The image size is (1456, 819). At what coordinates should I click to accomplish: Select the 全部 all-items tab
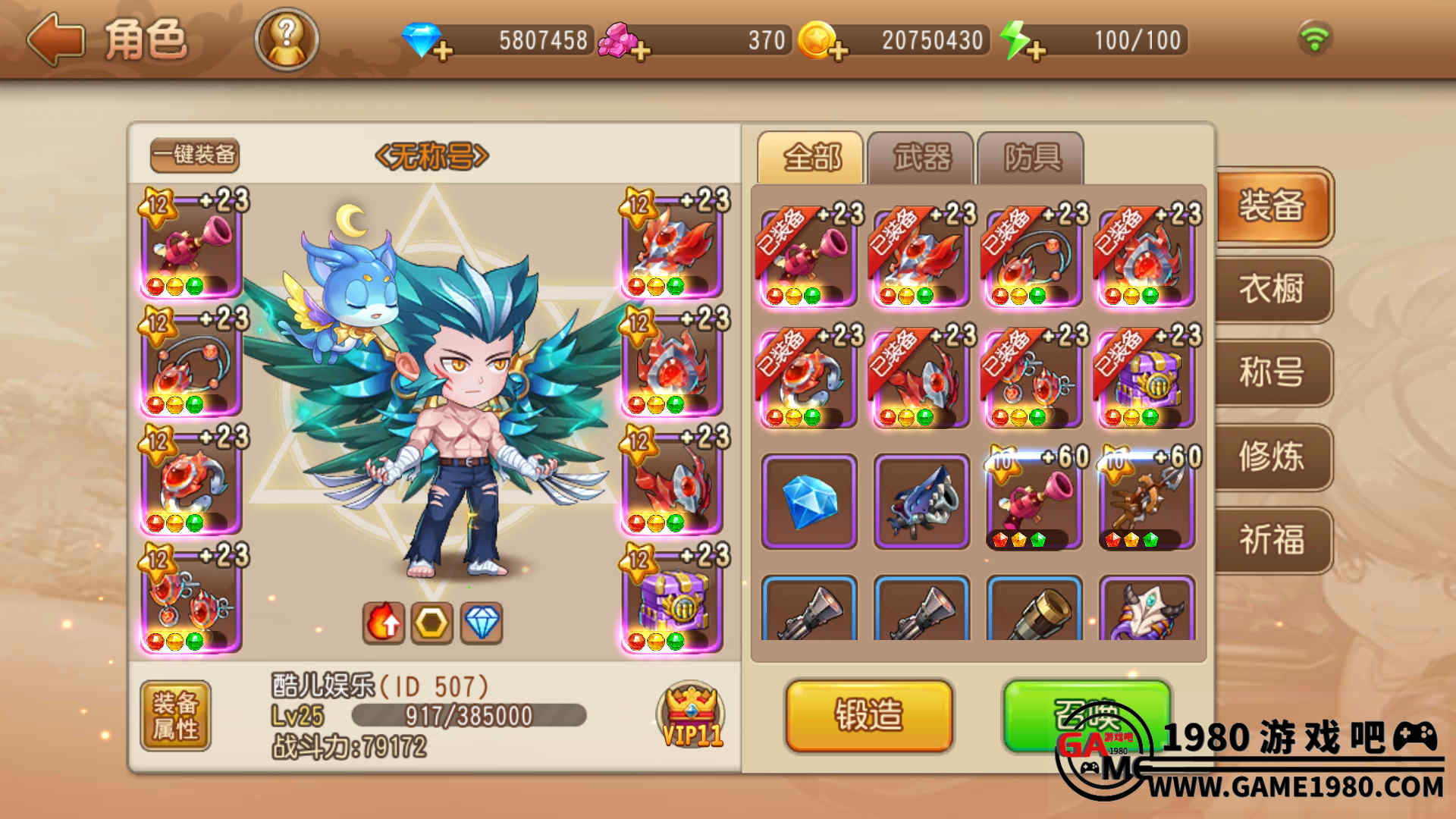point(811,158)
